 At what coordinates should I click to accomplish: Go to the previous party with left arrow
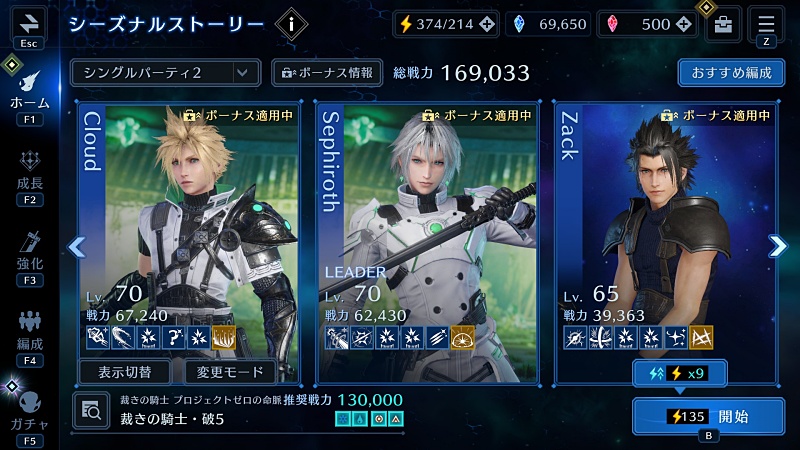coord(77,246)
